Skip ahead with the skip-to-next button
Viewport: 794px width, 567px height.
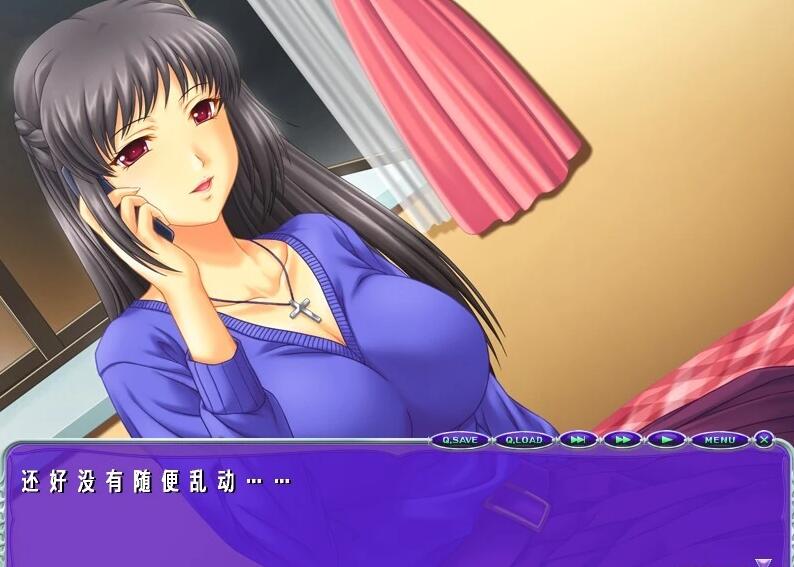pyautogui.click(x=578, y=440)
